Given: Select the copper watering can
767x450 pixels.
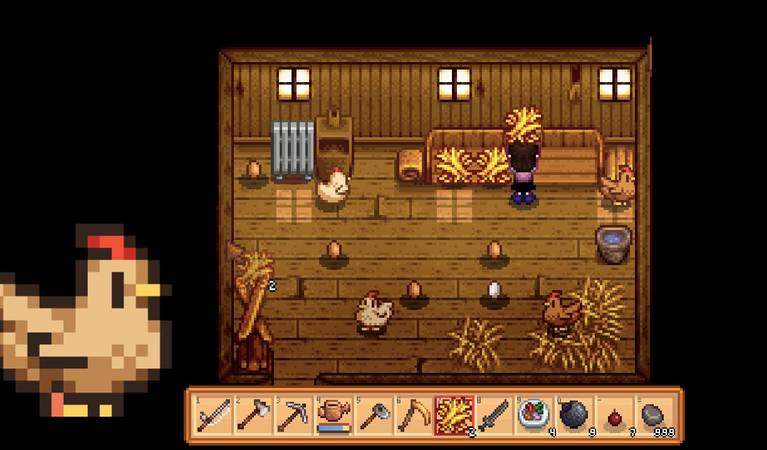Looking at the screenshot, I should pyautogui.click(x=333, y=415).
